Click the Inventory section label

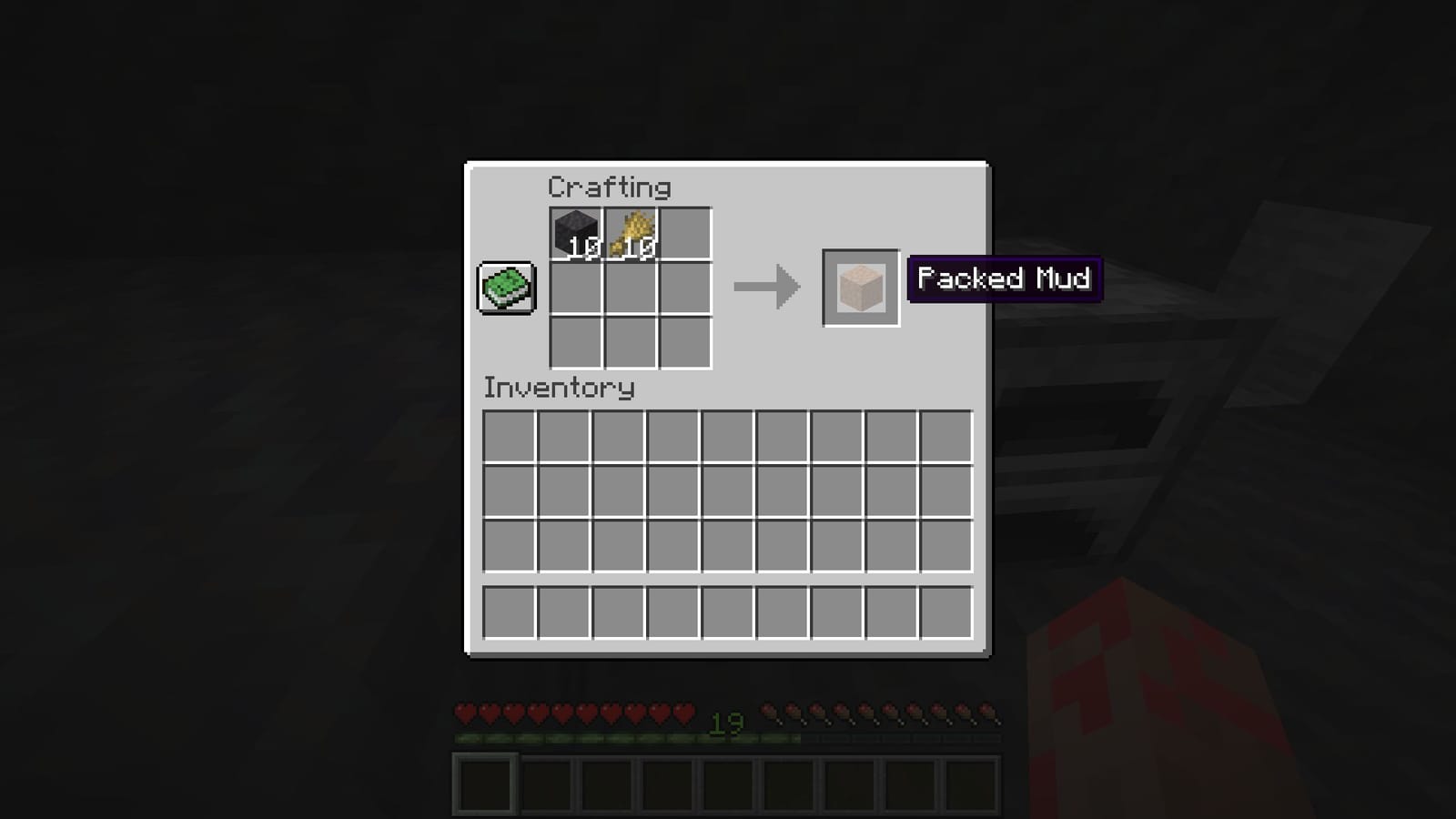click(558, 389)
